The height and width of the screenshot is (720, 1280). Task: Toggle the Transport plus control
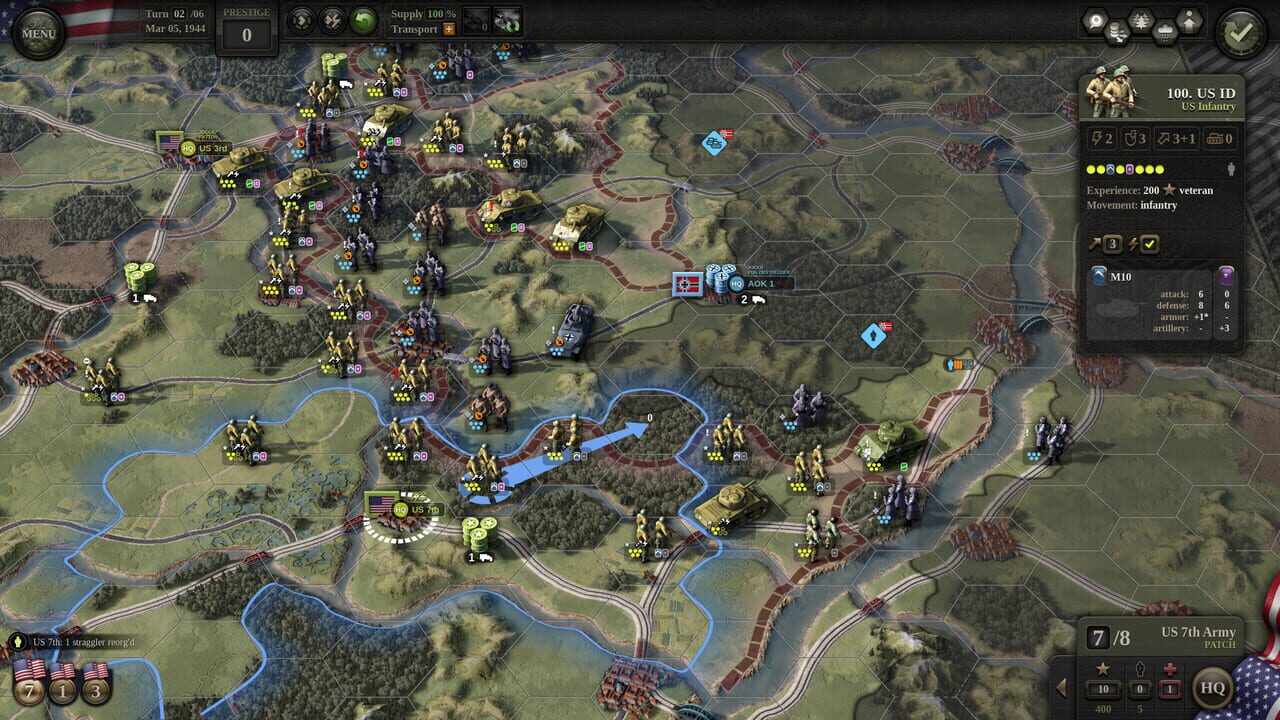click(448, 29)
